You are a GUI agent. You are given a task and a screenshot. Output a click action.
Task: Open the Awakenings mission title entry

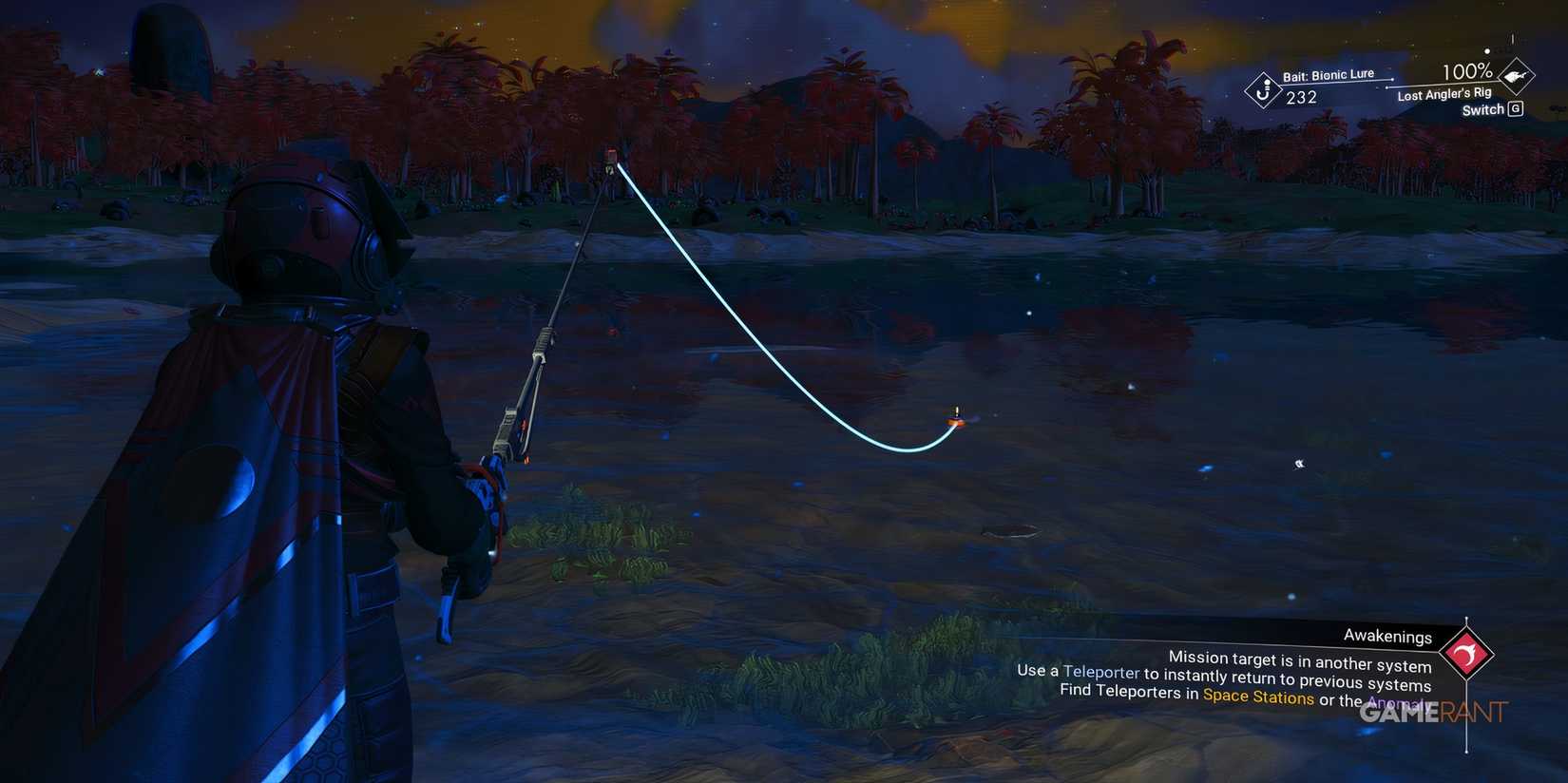click(1387, 637)
